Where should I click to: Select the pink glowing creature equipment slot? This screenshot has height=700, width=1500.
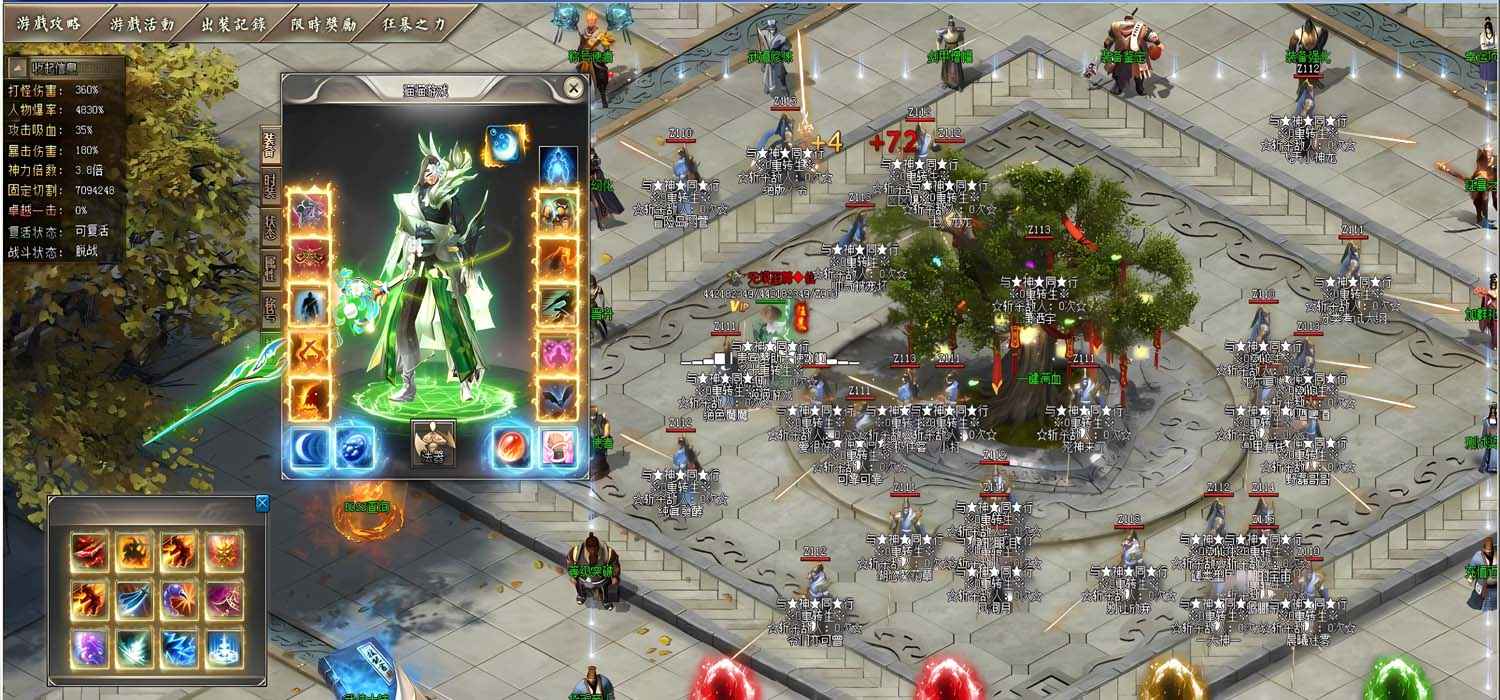(558, 352)
